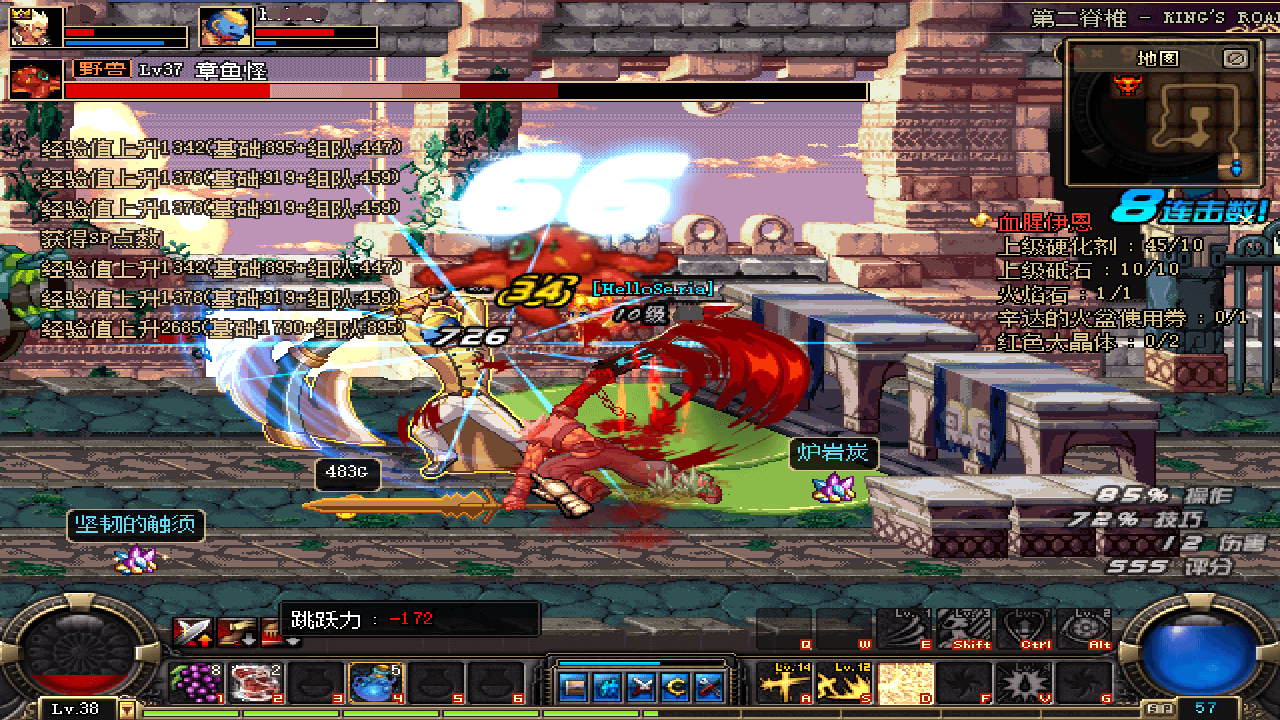Activate the golden cross skill on key A
This screenshot has height=720, width=1280.
pos(783,683)
